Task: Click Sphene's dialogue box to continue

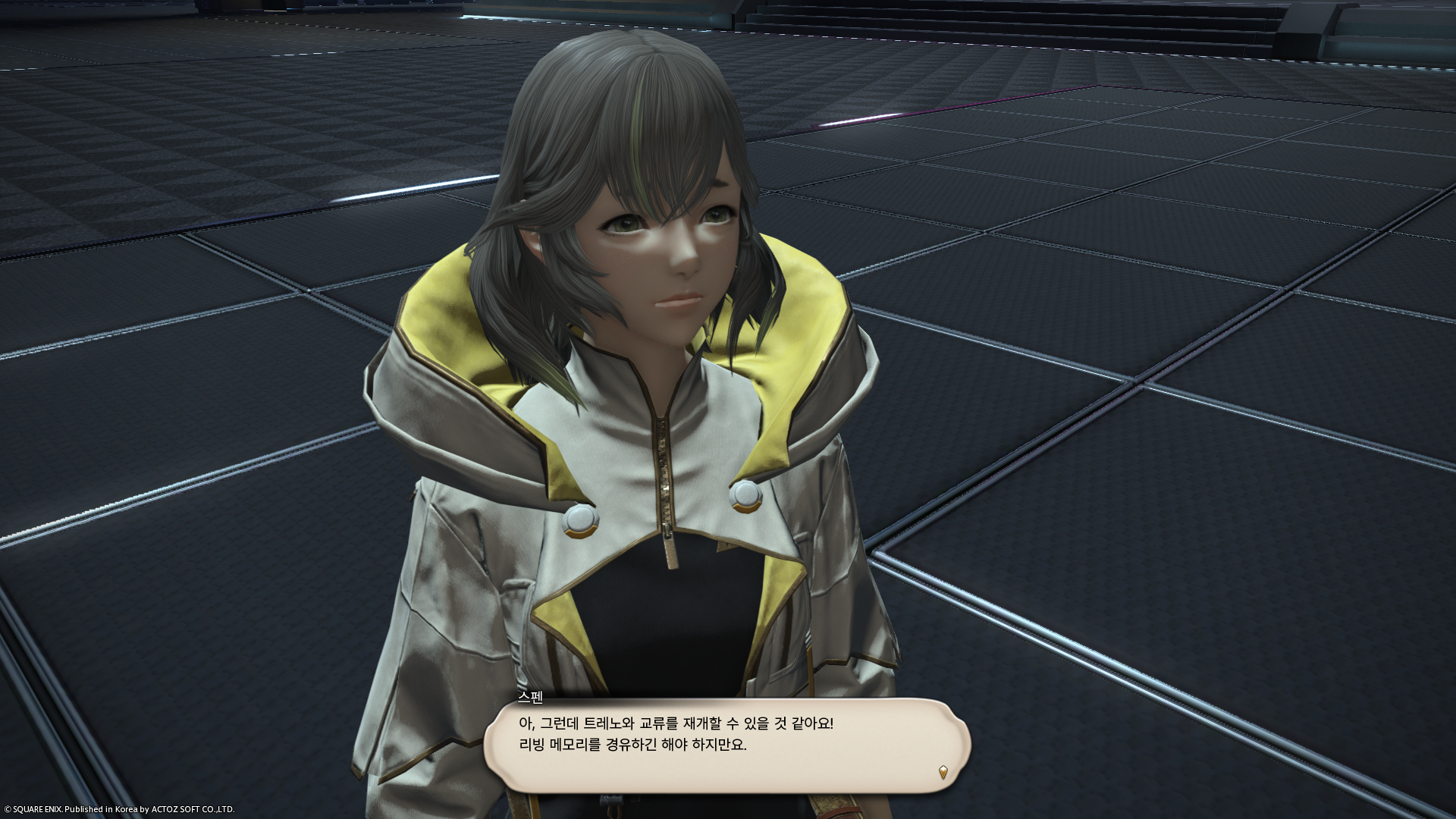Action: [726, 745]
